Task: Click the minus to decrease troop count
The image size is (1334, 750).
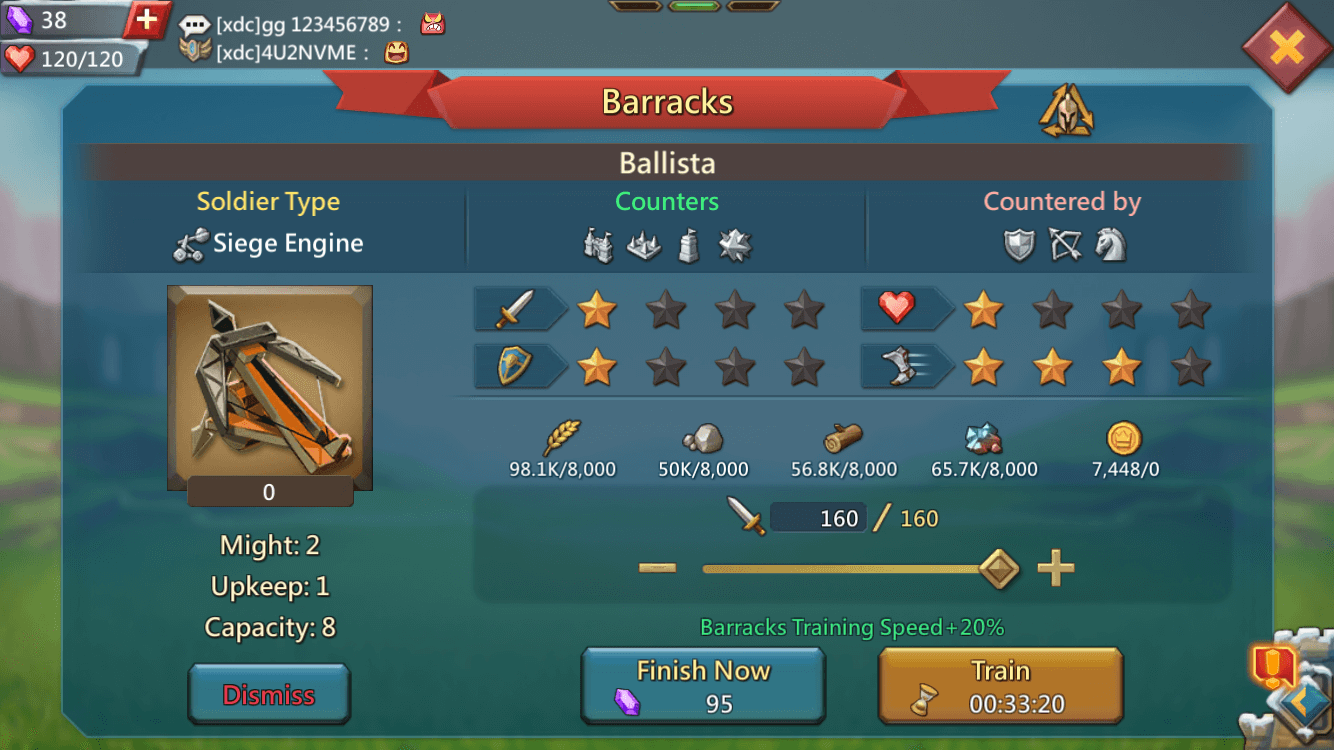Action: (657, 567)
